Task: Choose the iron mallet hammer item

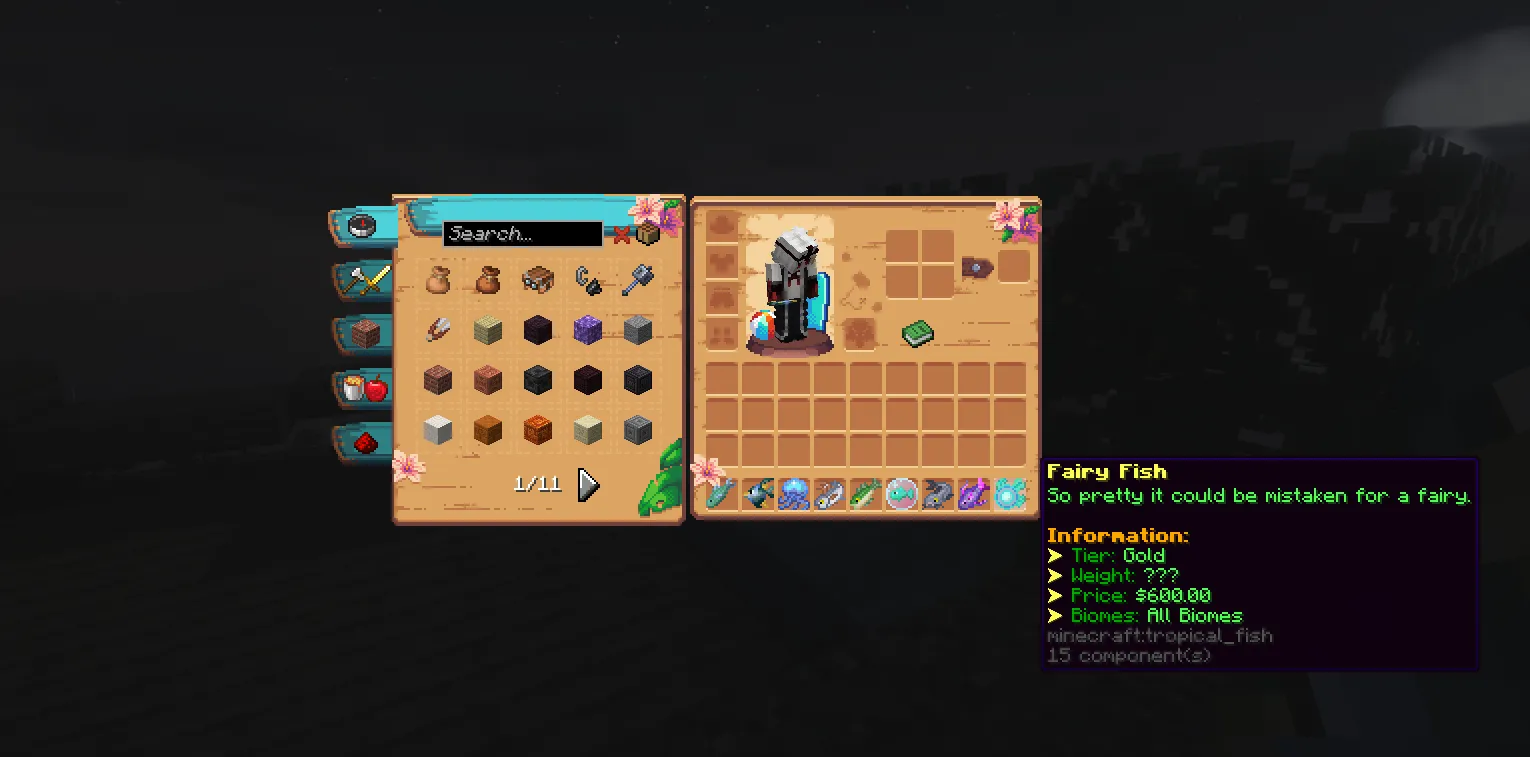Action: (x=637, y=280)
